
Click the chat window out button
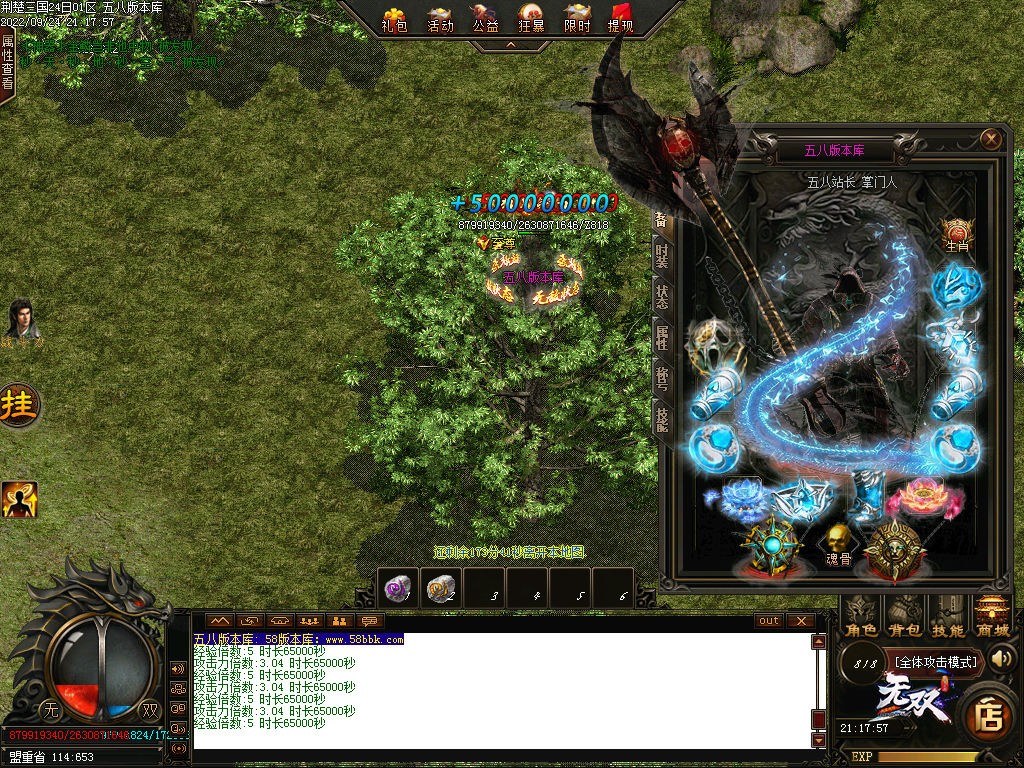click(x=768, y=621)
